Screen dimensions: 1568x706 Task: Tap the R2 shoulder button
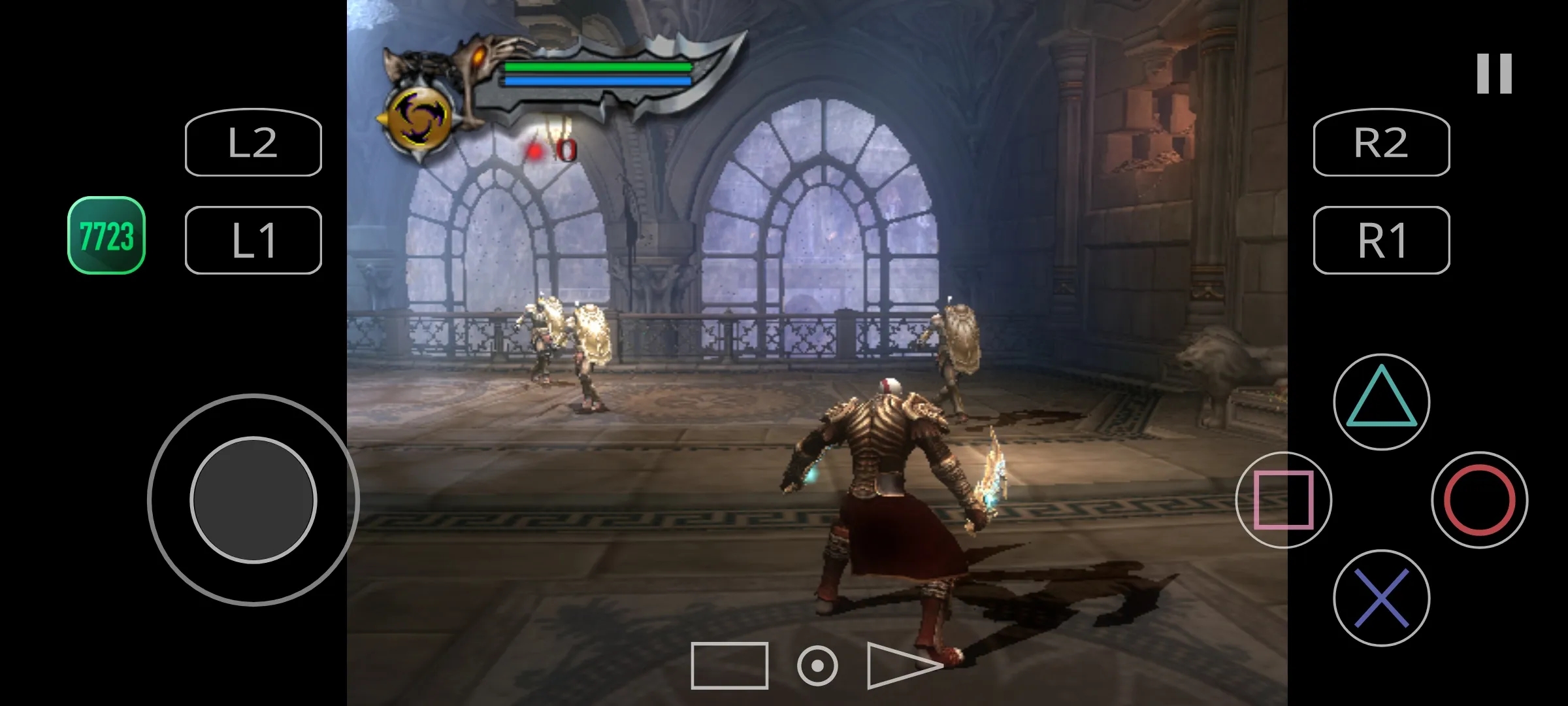click(x=1381, y=143)
